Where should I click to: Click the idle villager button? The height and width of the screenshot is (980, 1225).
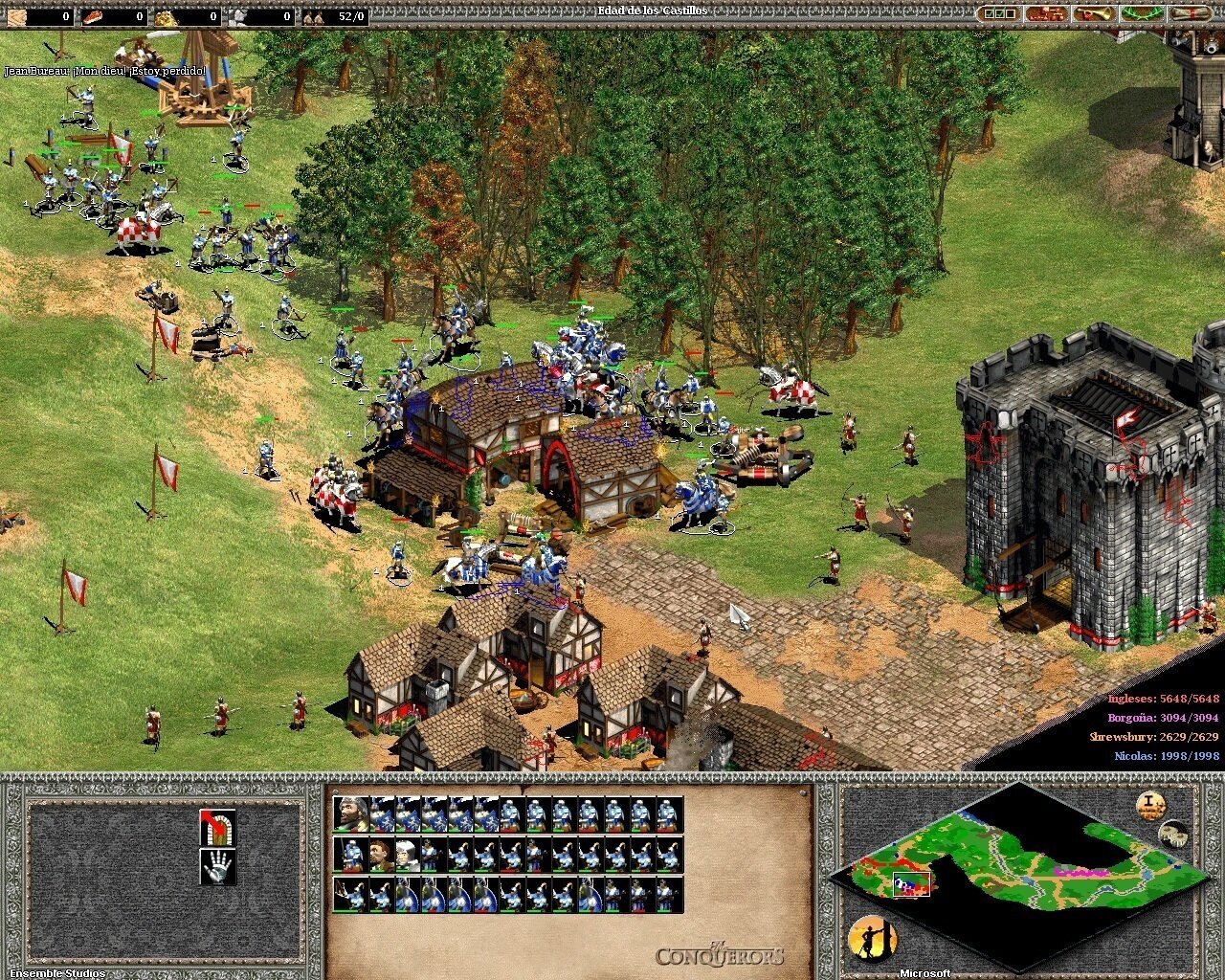(x=872, y=940)
